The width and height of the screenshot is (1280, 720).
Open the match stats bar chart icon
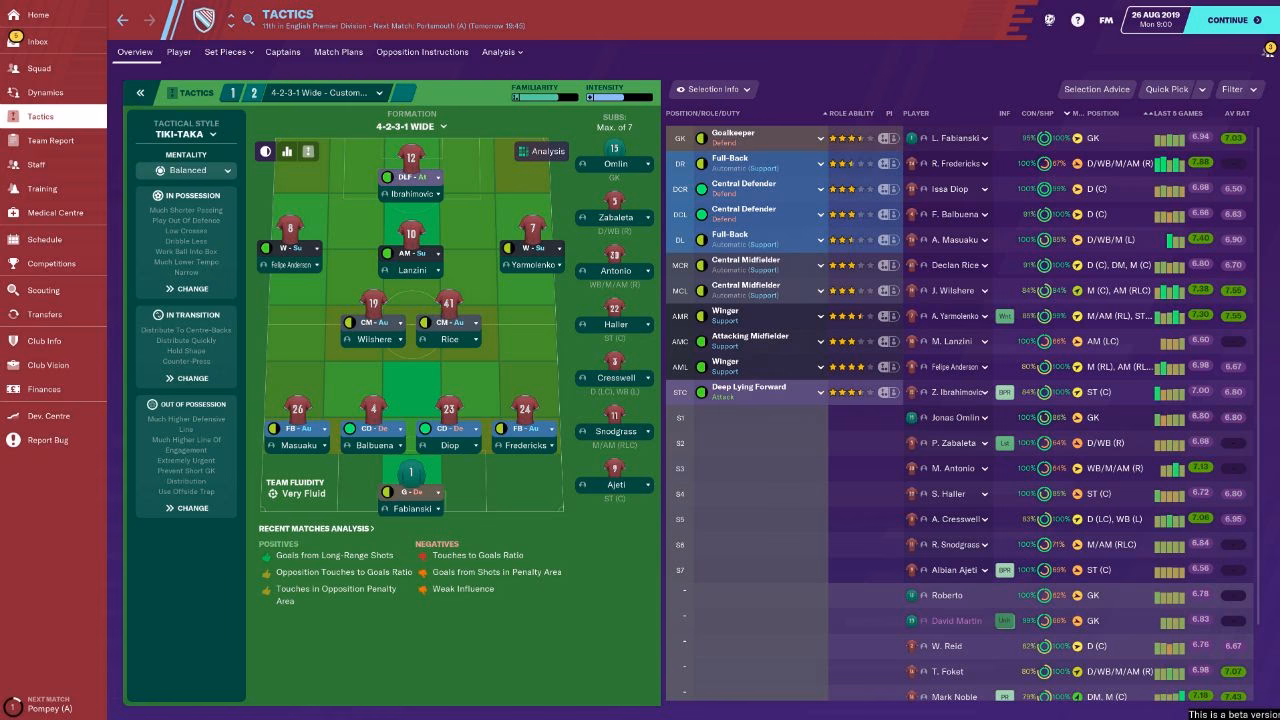(287, 151)
